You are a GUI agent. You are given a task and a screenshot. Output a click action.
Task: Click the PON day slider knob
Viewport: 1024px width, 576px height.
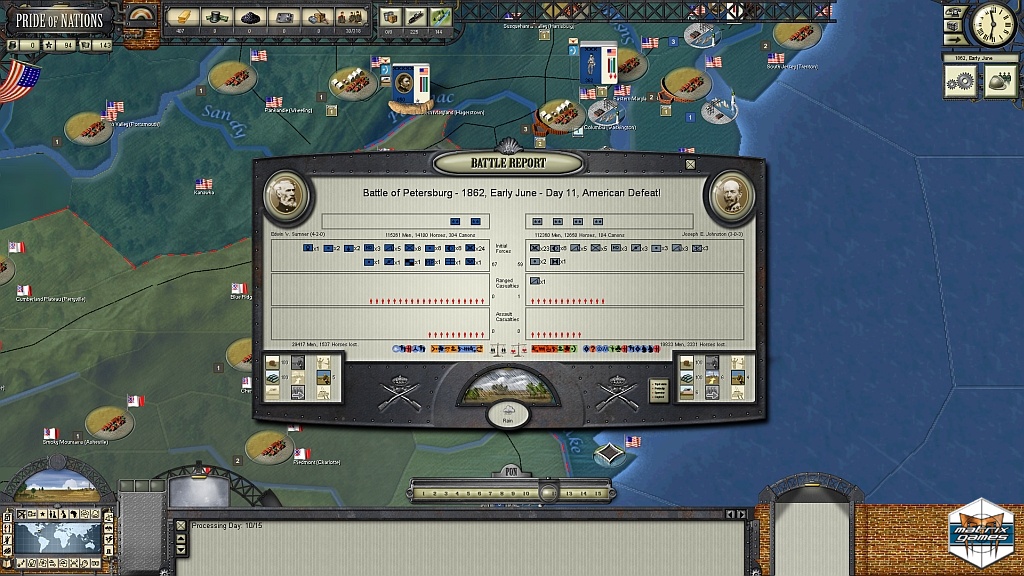(x=548, y=491)
